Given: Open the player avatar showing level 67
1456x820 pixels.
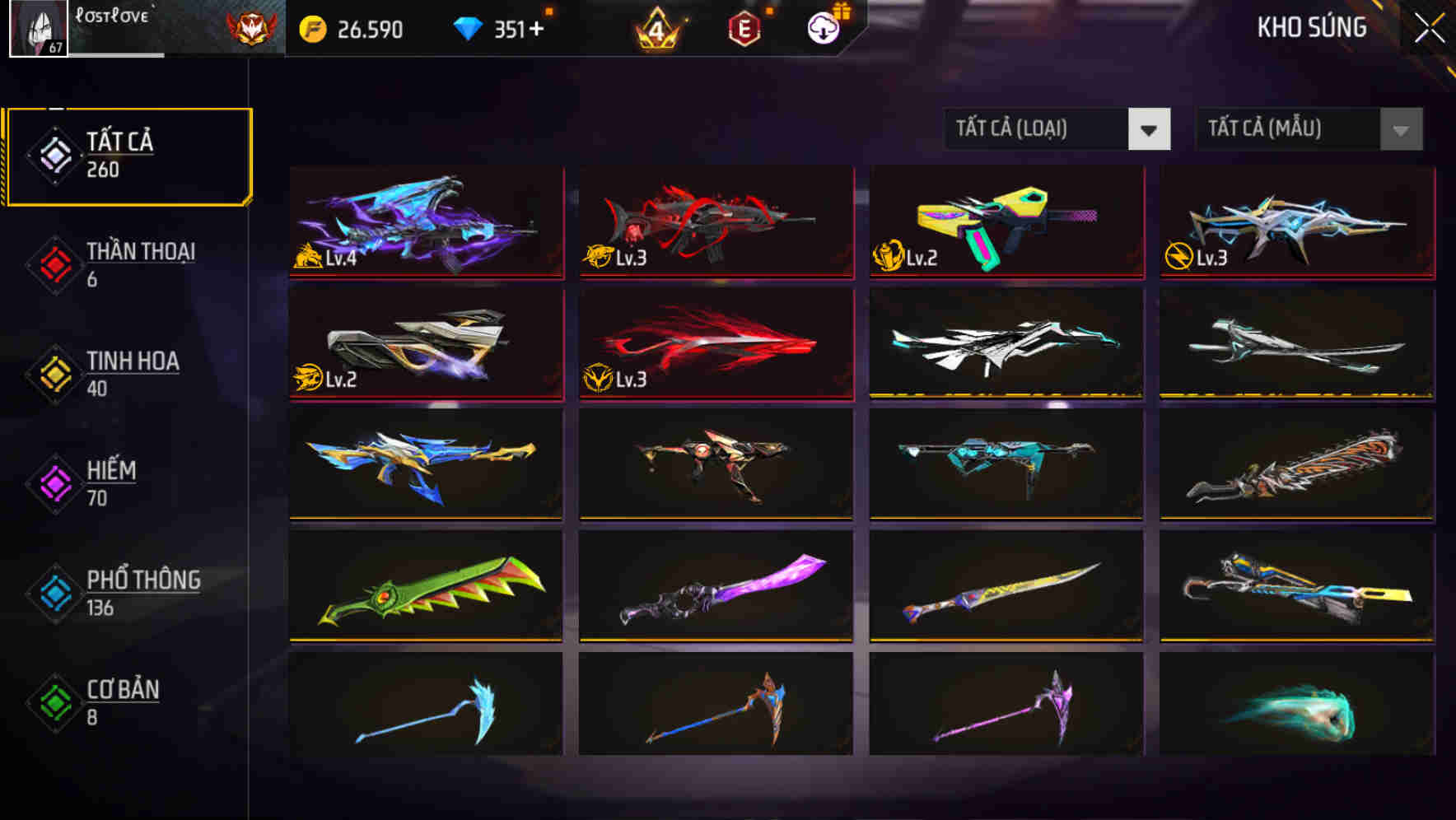Looking at the screenshot, I should 37,29.
